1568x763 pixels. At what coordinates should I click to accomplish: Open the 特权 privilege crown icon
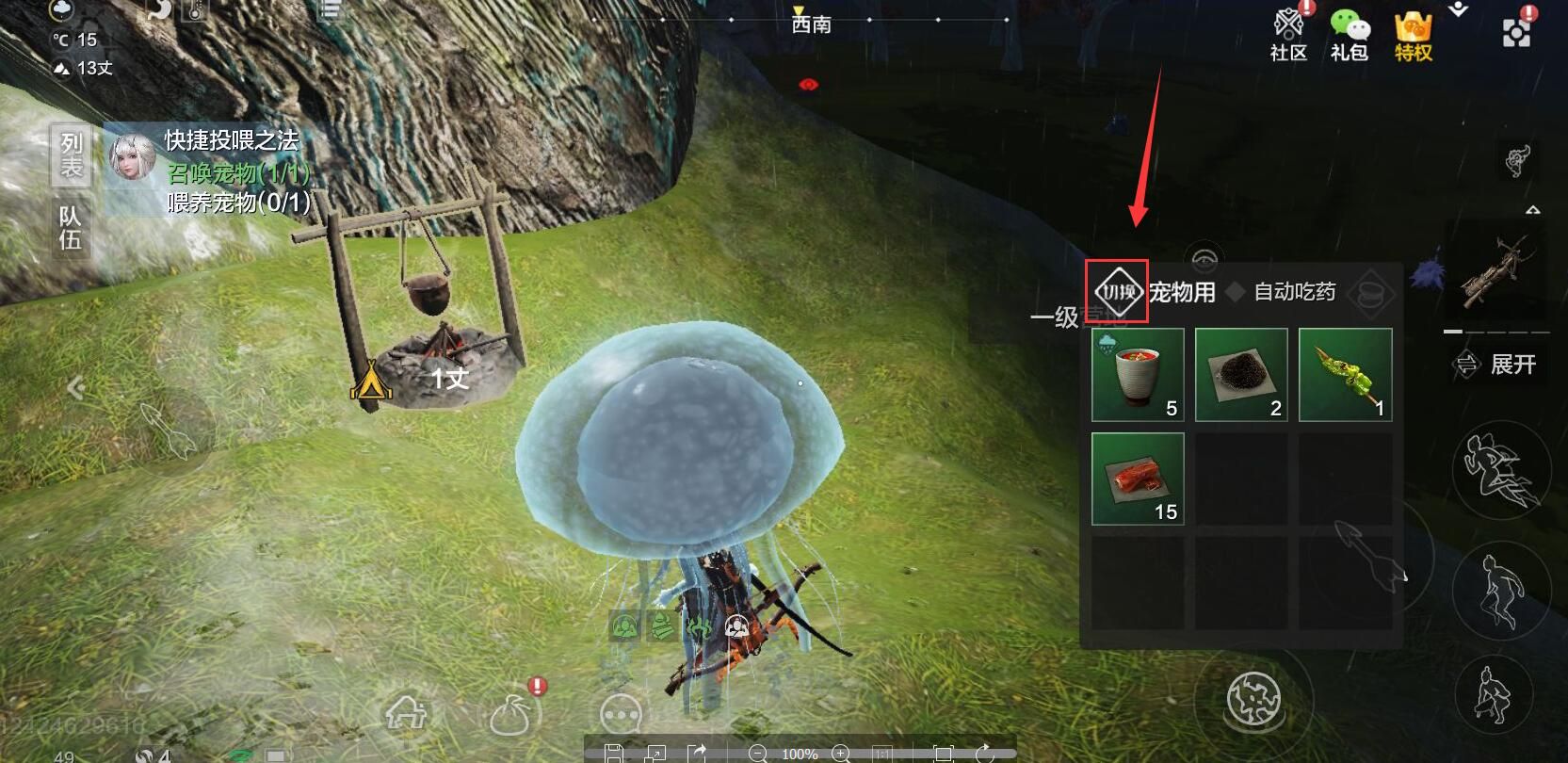click(x=1413, y=35)
